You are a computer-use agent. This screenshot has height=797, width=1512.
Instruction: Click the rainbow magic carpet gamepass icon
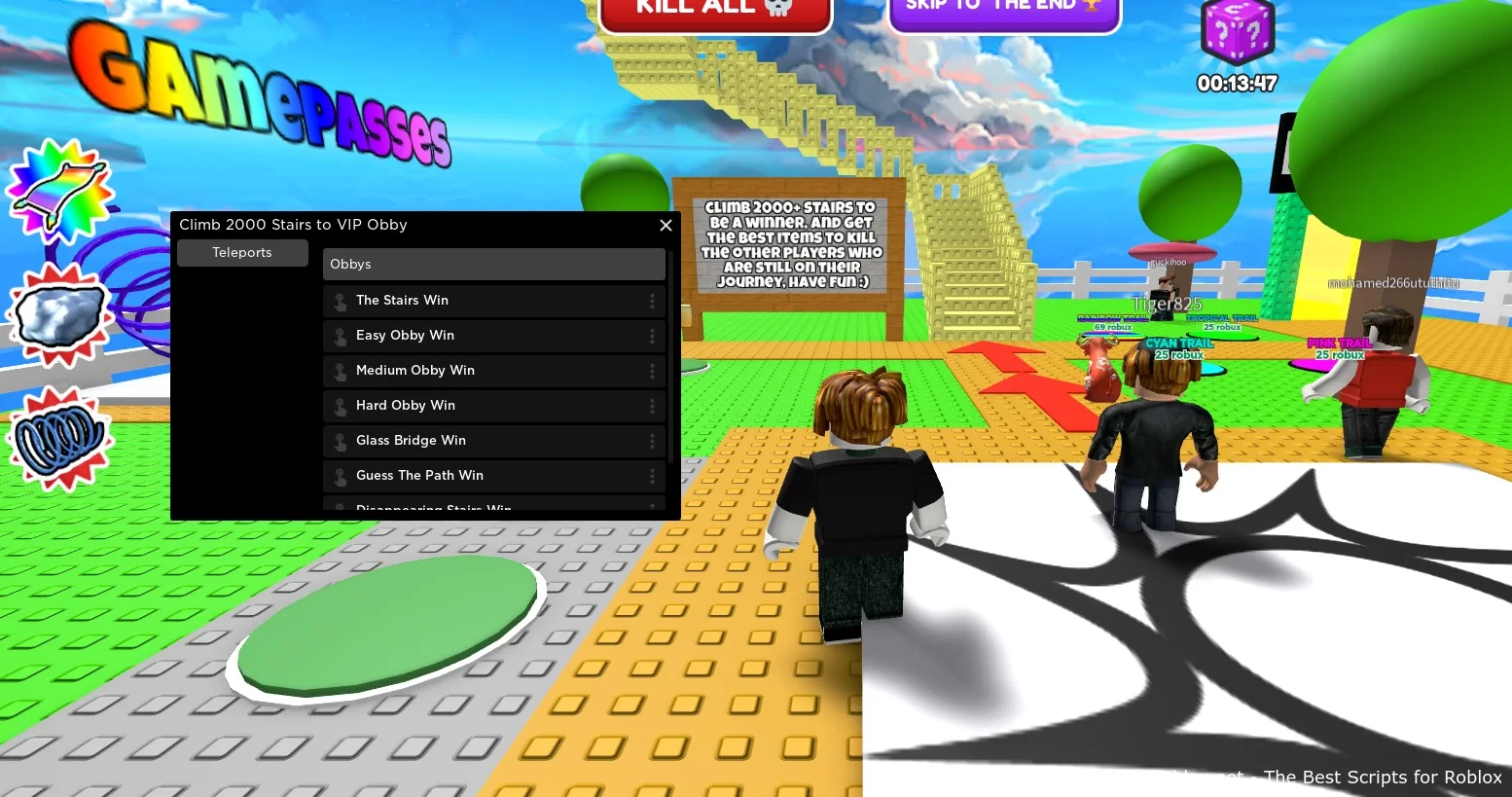[60, 192]
